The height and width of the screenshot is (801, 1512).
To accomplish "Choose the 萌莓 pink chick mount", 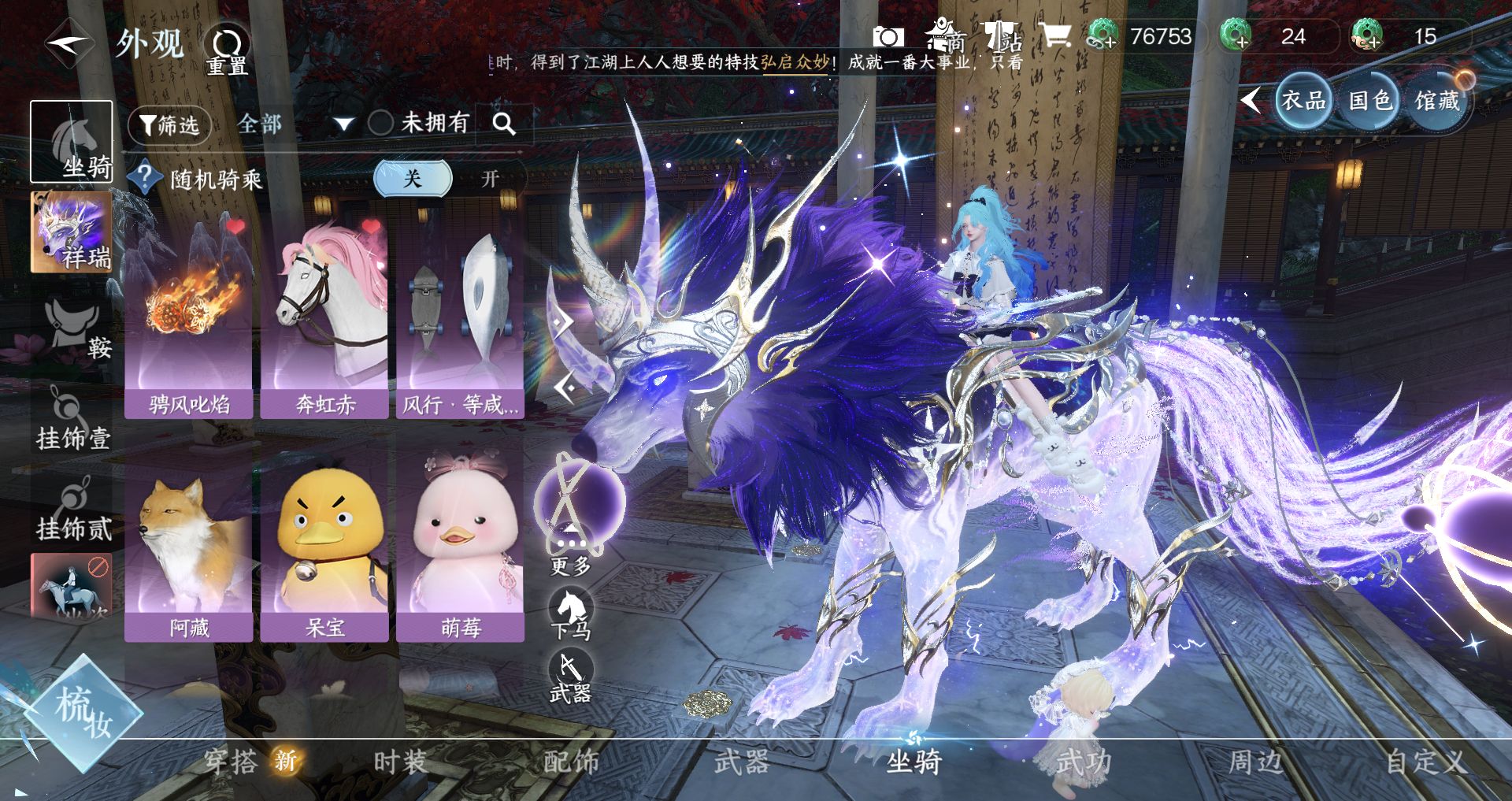I will [x=461, y=543].
